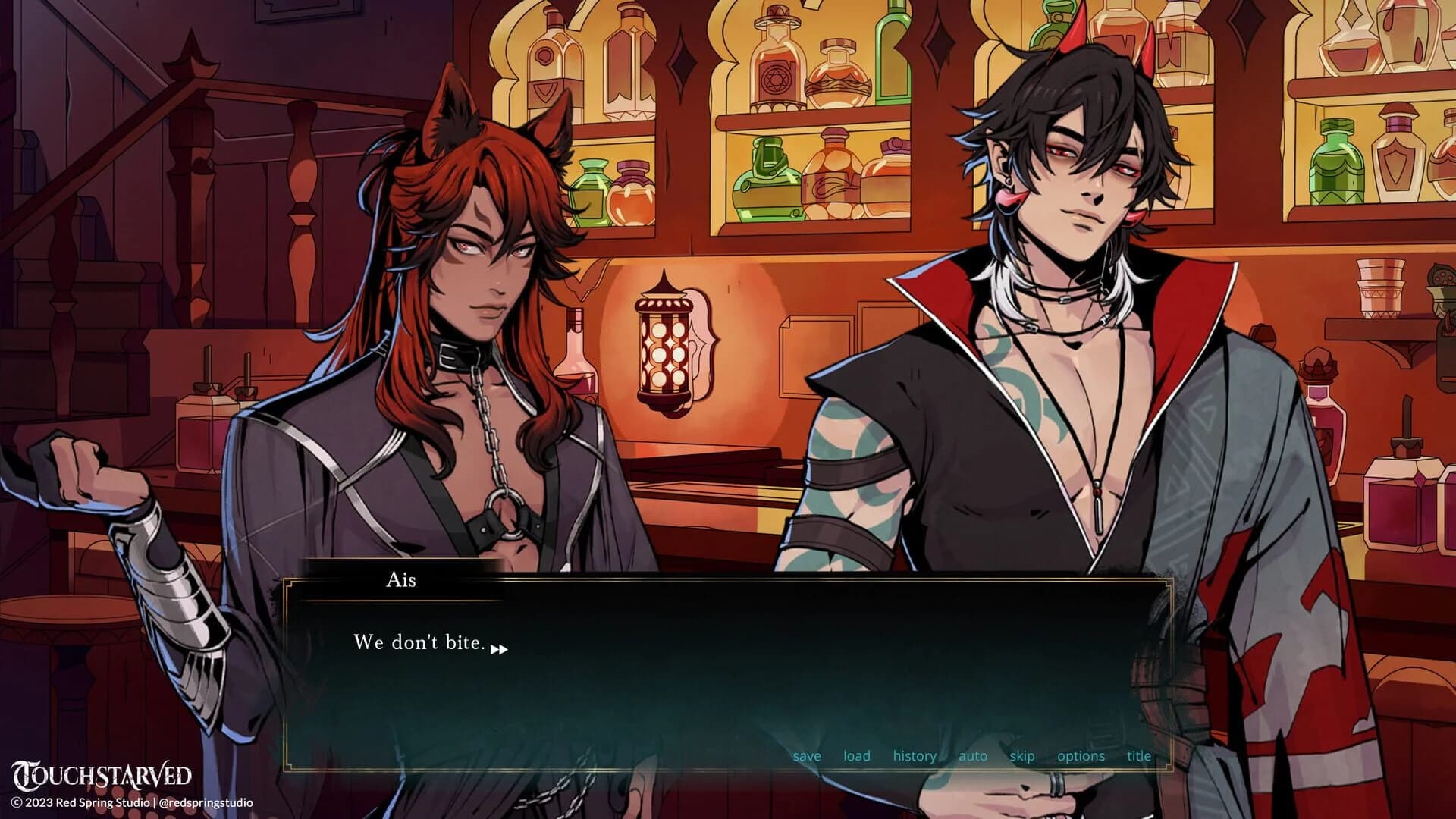Toggle auto-play mode from the quick menu

(x=971, y=755)
